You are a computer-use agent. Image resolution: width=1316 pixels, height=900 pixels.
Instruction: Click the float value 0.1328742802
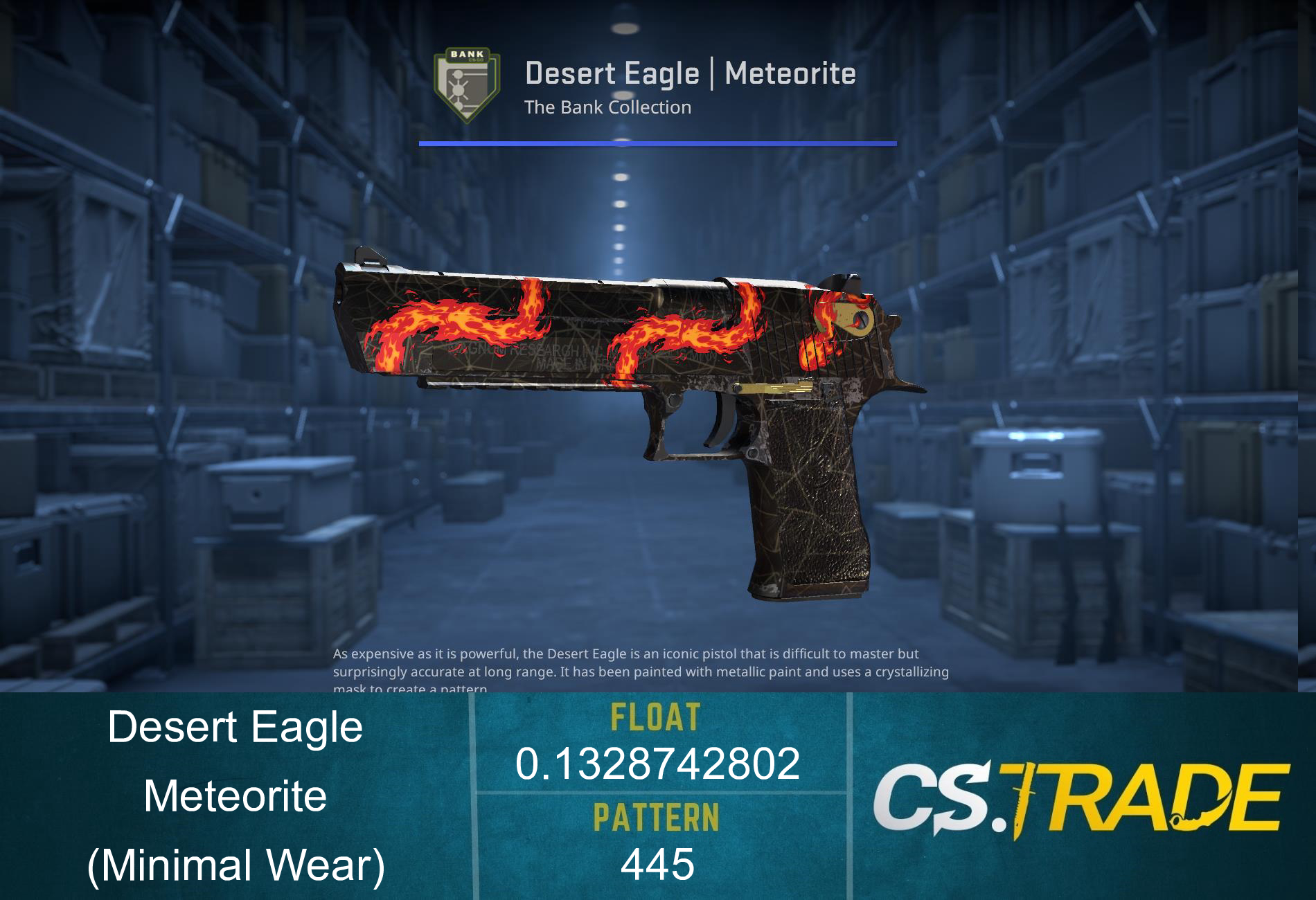pos(658,765)
